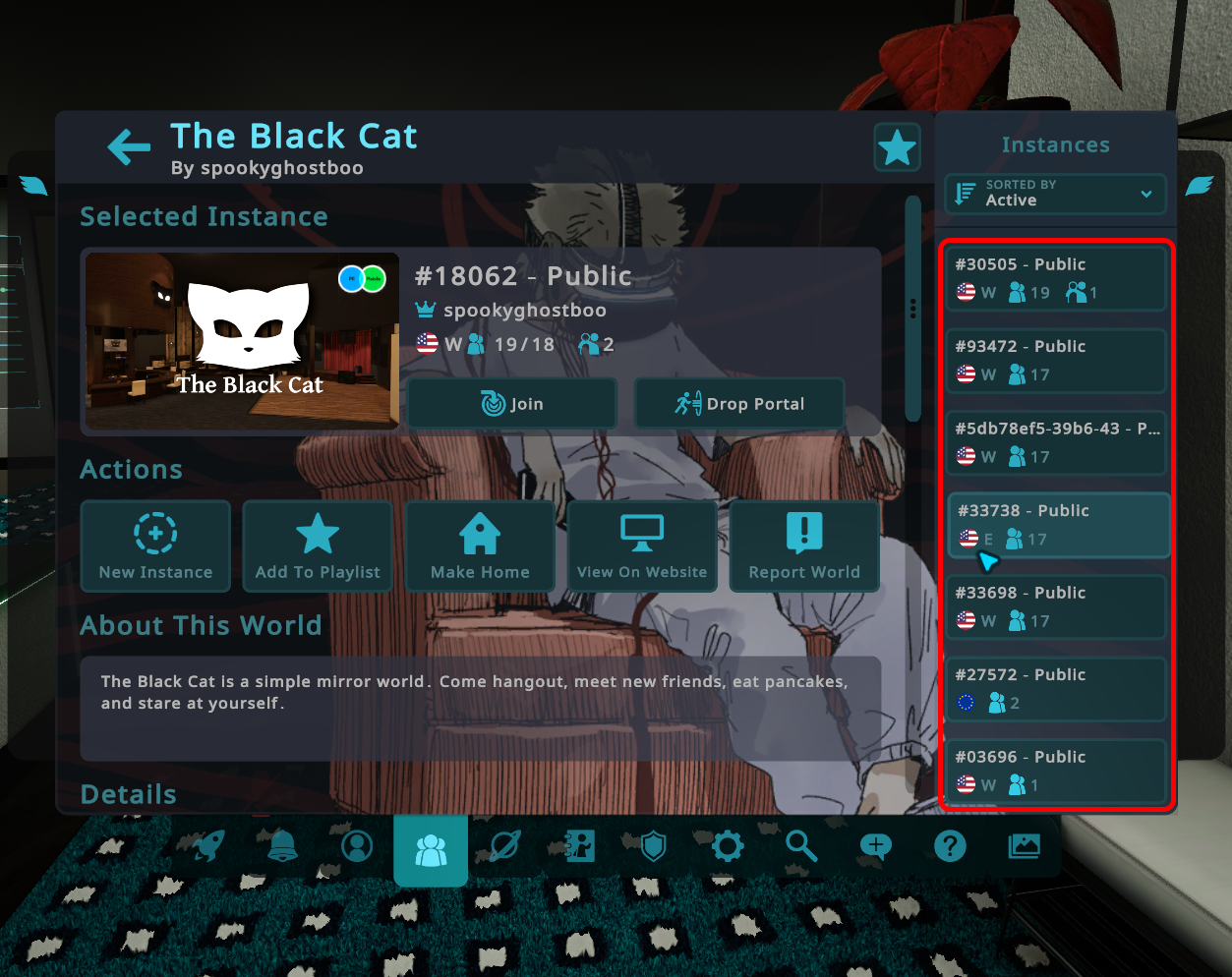The height and width of the screenshot is (977, 1232).
Task: Pick instance #27572 with 2 users
Action: click(x=1055, y=689)
